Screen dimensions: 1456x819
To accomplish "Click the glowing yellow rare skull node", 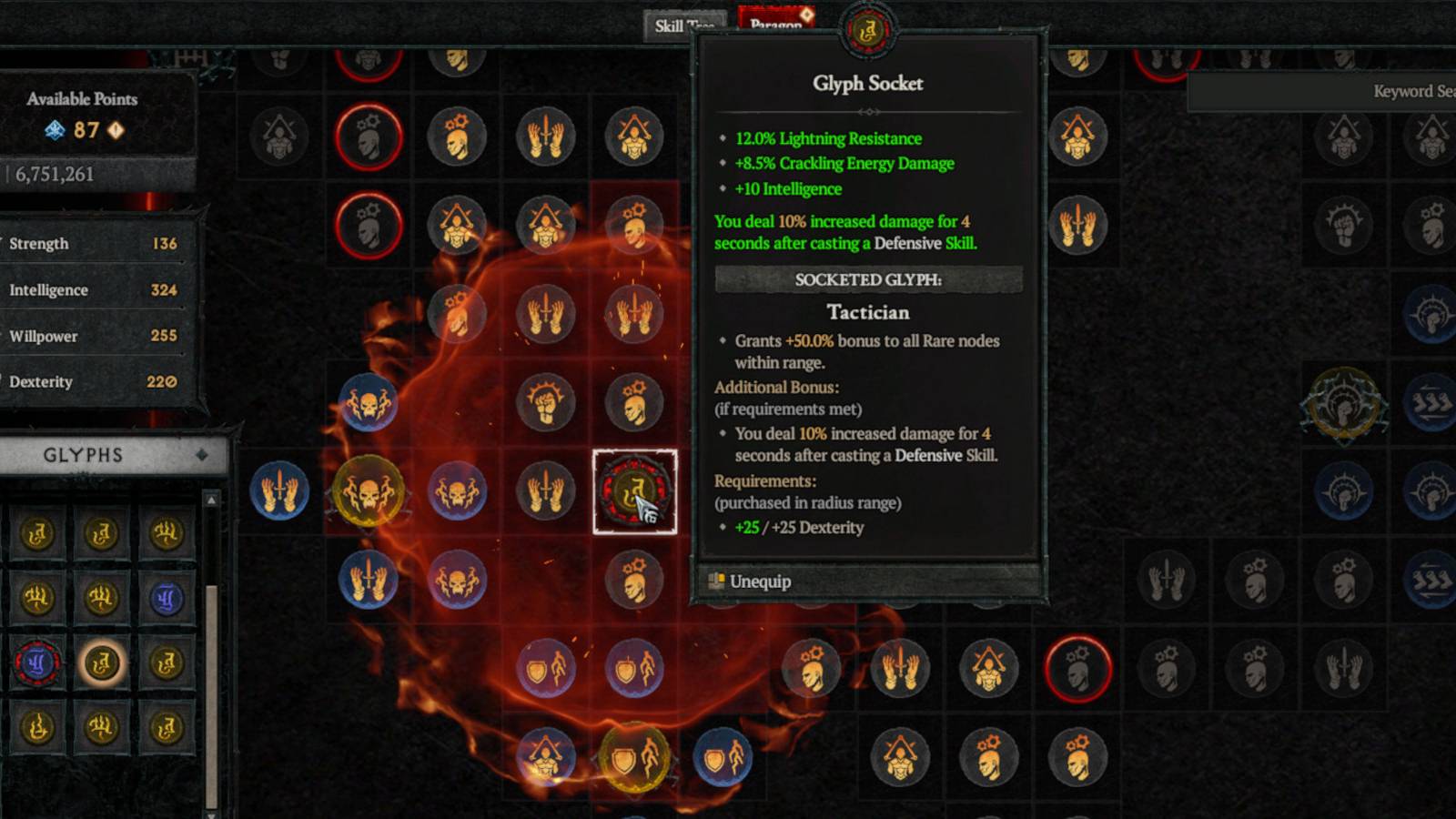I will pyautogui.click(x=368, y=490).
